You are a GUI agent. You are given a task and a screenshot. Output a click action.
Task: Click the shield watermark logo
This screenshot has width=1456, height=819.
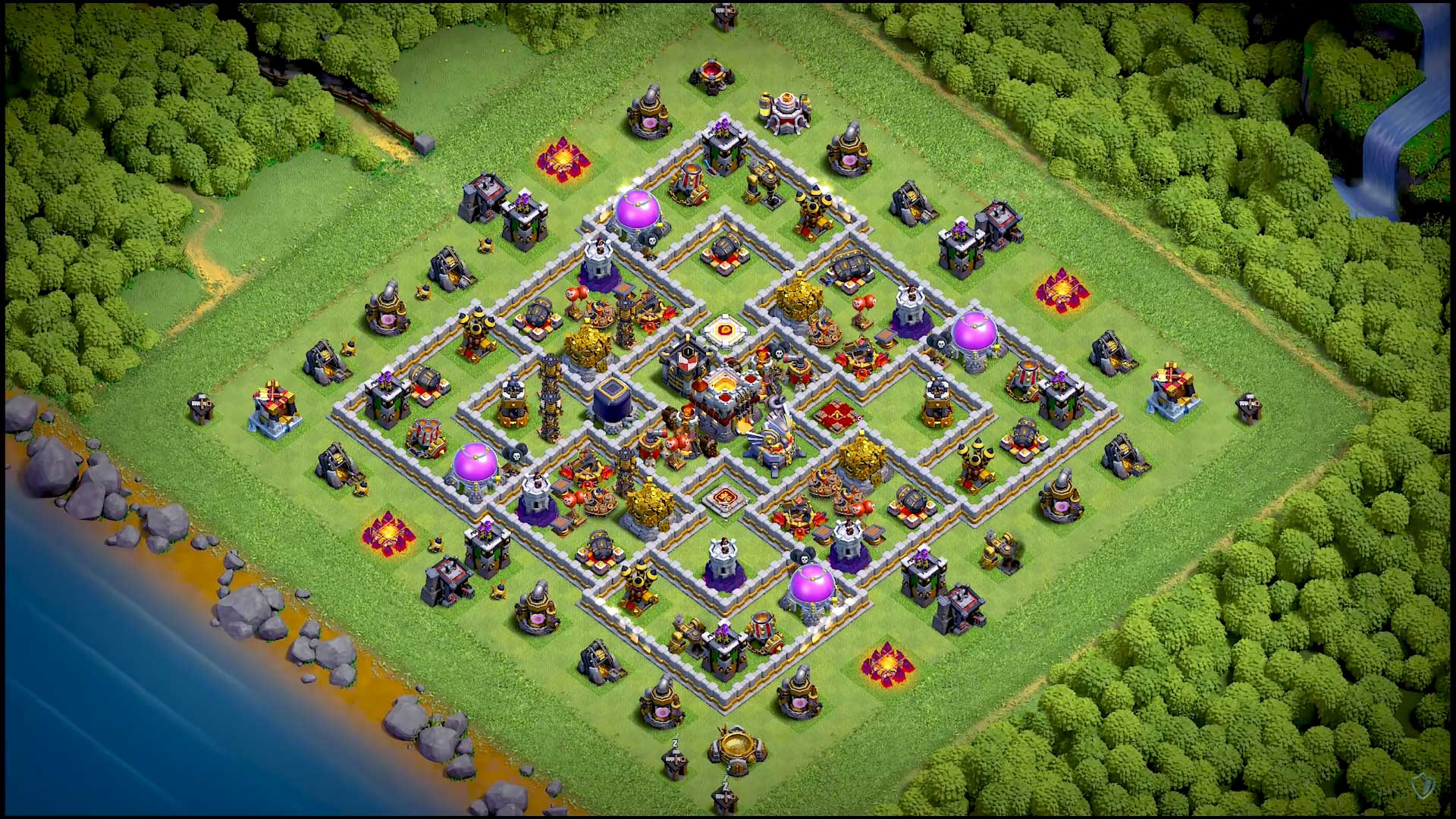coord(1422,786)
